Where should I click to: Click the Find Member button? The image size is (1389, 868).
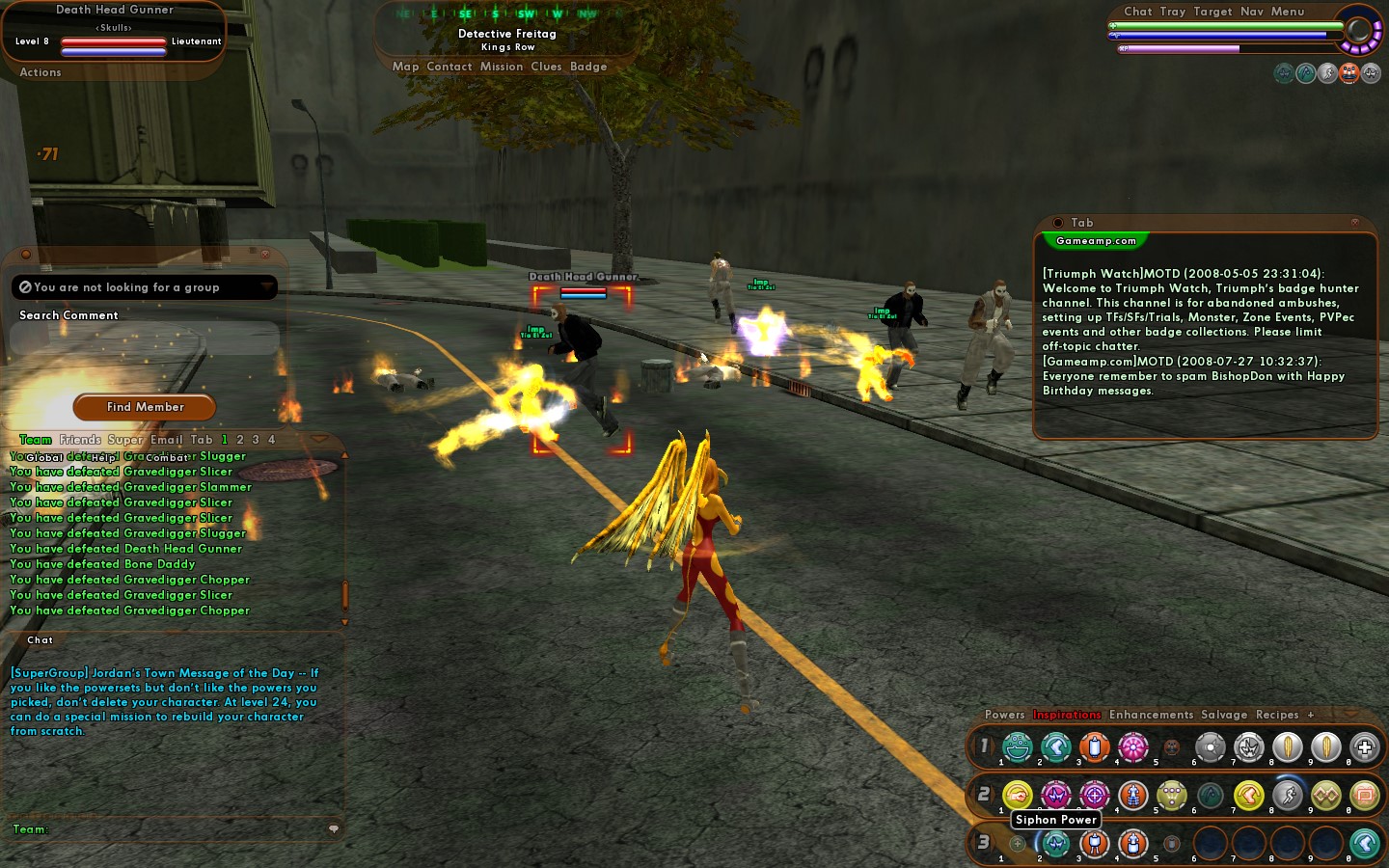[x=145, y=407]
